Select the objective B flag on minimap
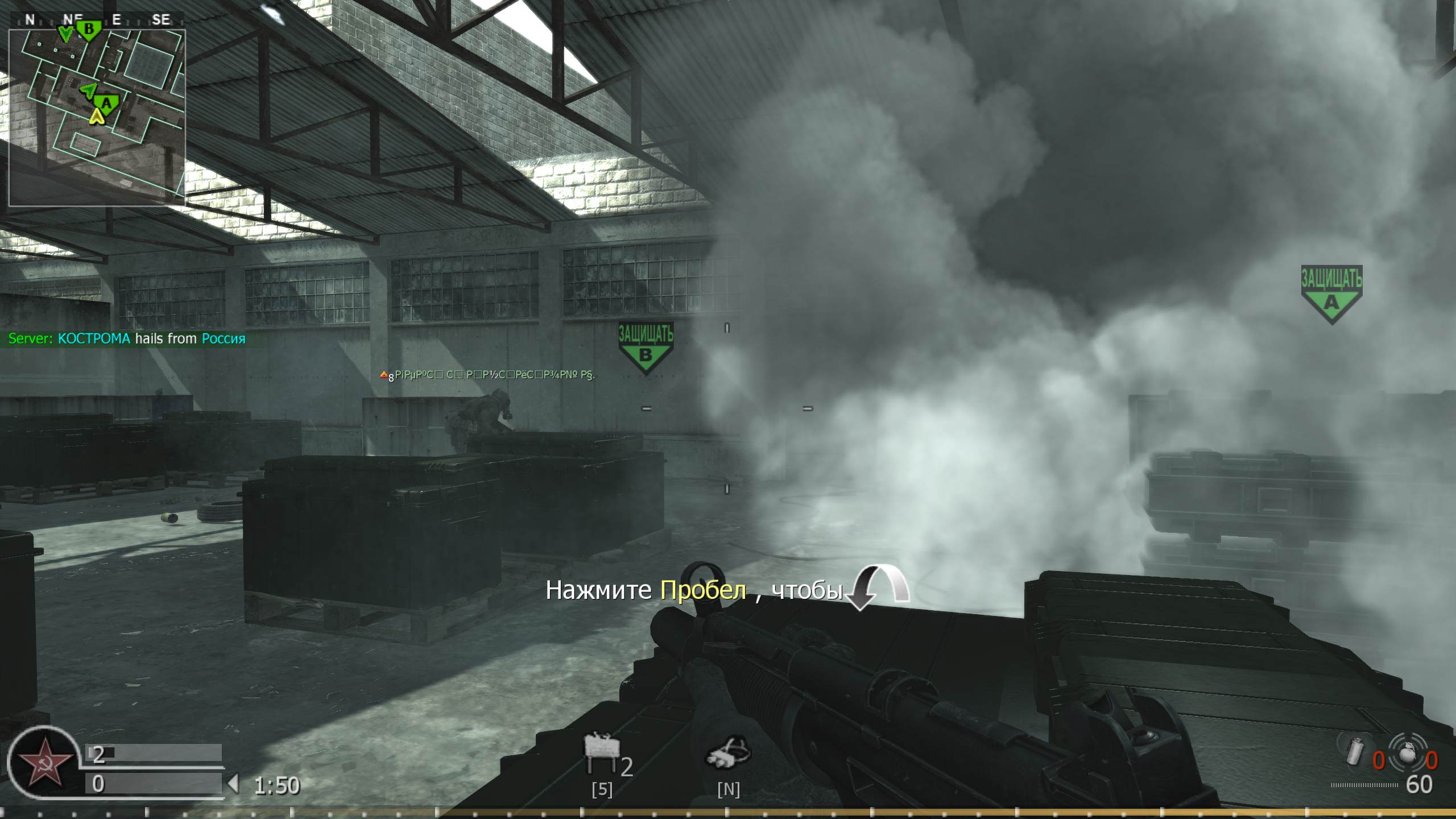Image resolution: width=1456 pixels, height=819 pixels. (89, 28)
